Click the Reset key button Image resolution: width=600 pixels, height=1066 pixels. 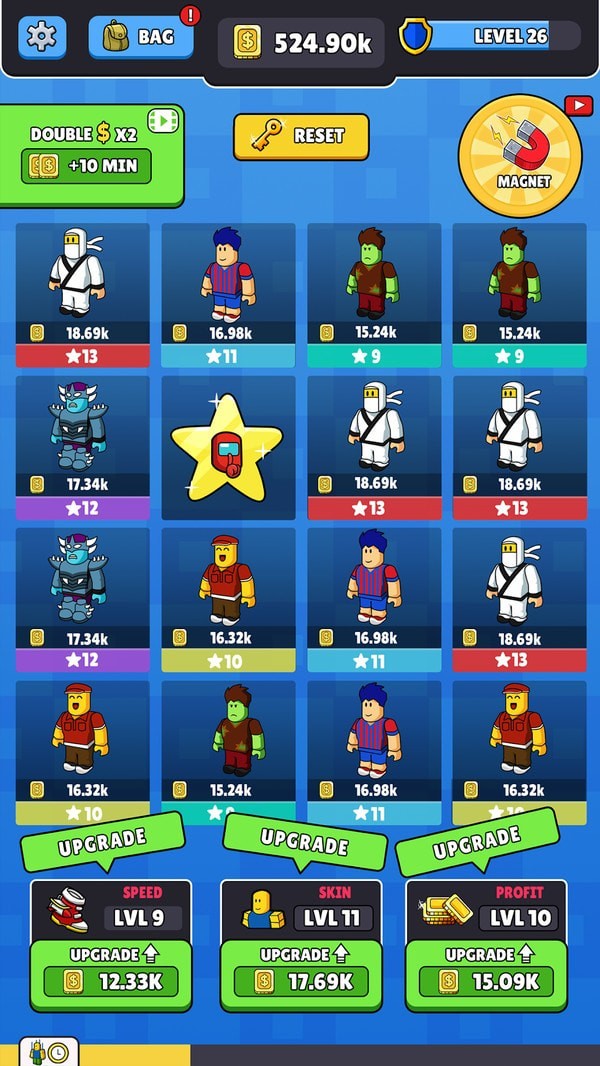click(301, 136)
